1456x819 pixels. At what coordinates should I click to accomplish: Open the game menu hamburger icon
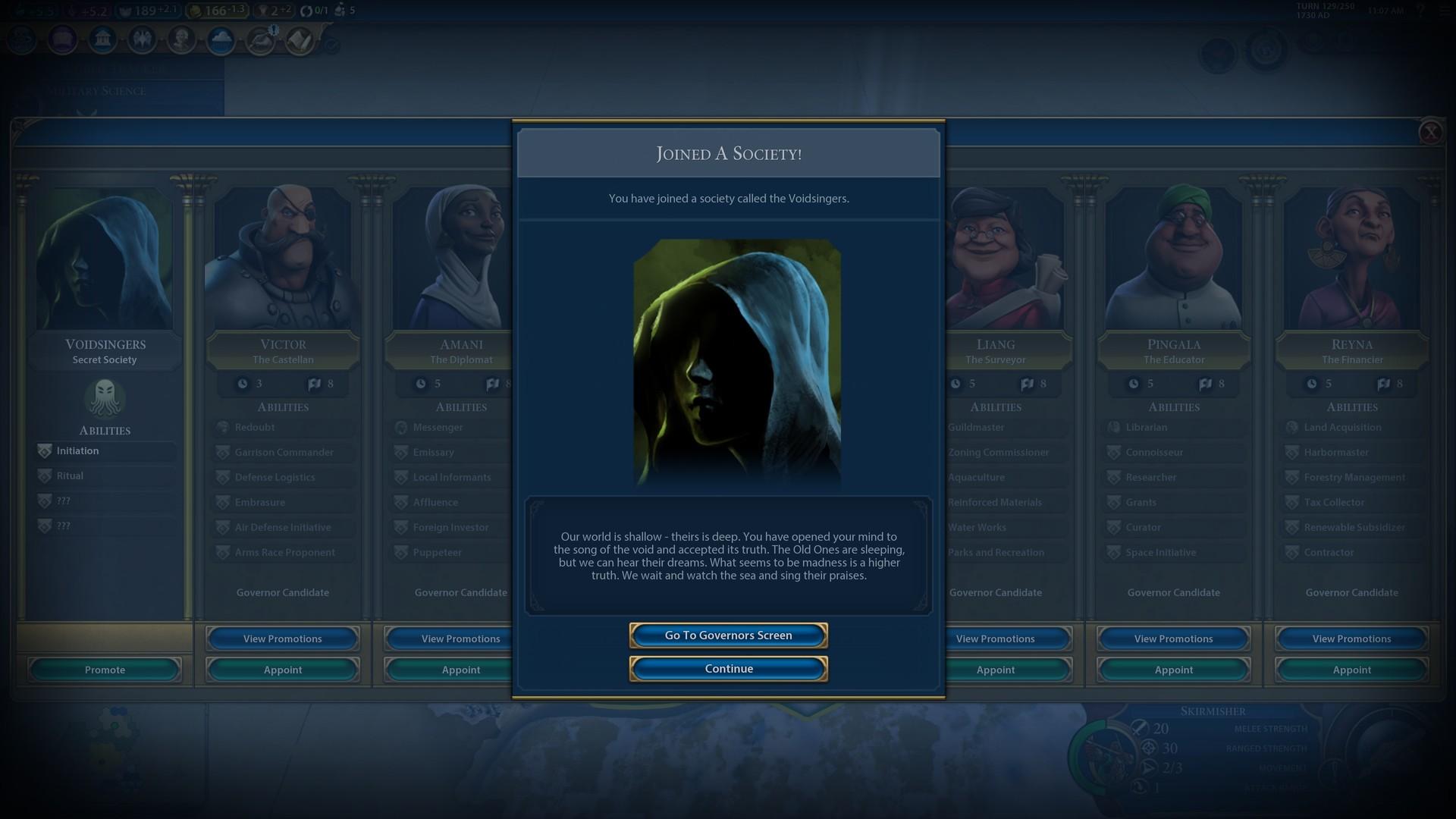pyautogui.click(x=1443, y=11)
